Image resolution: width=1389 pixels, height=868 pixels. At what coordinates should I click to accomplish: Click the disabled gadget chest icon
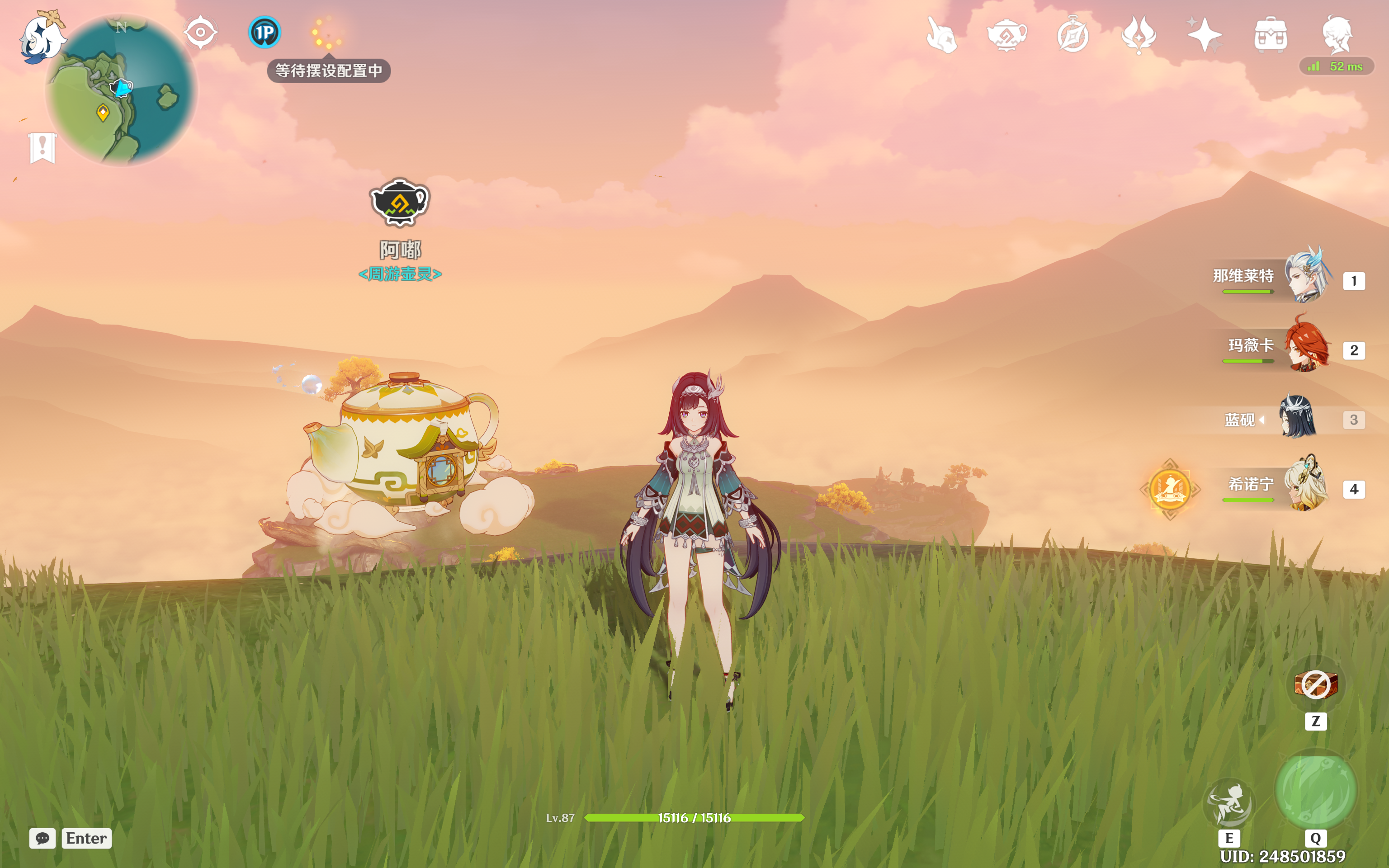pyautogui.click(x=1316, y=684)
